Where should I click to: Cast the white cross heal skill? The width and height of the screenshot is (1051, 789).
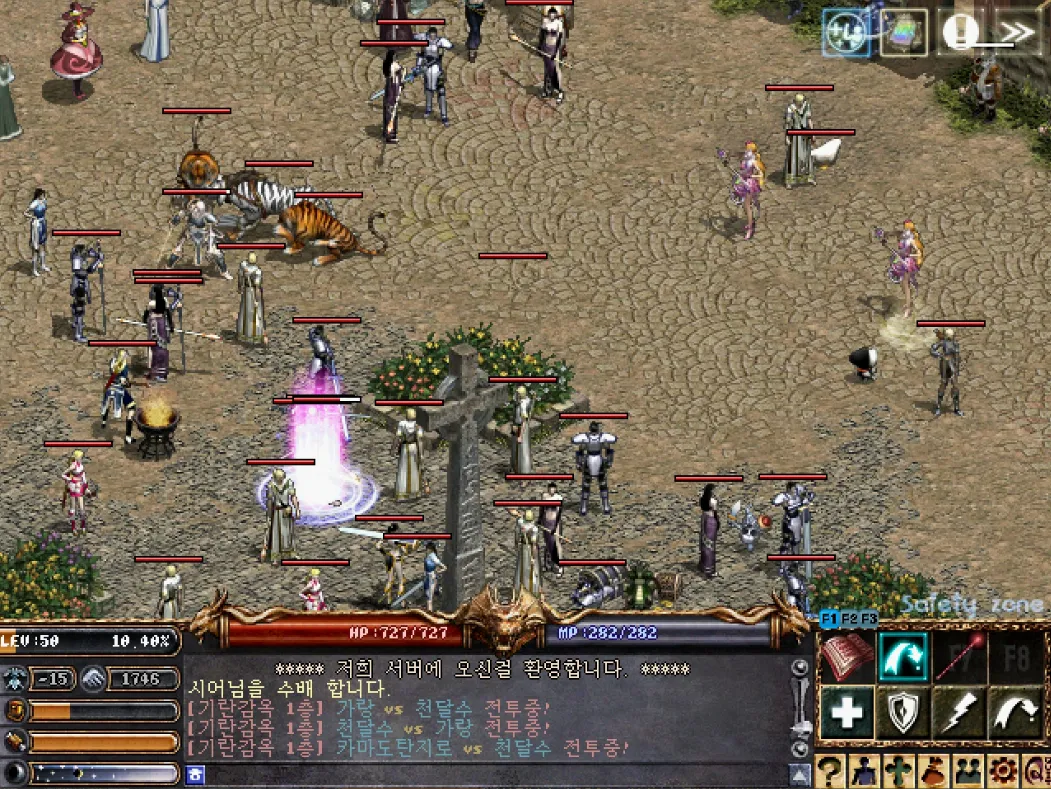coord(847,713)
